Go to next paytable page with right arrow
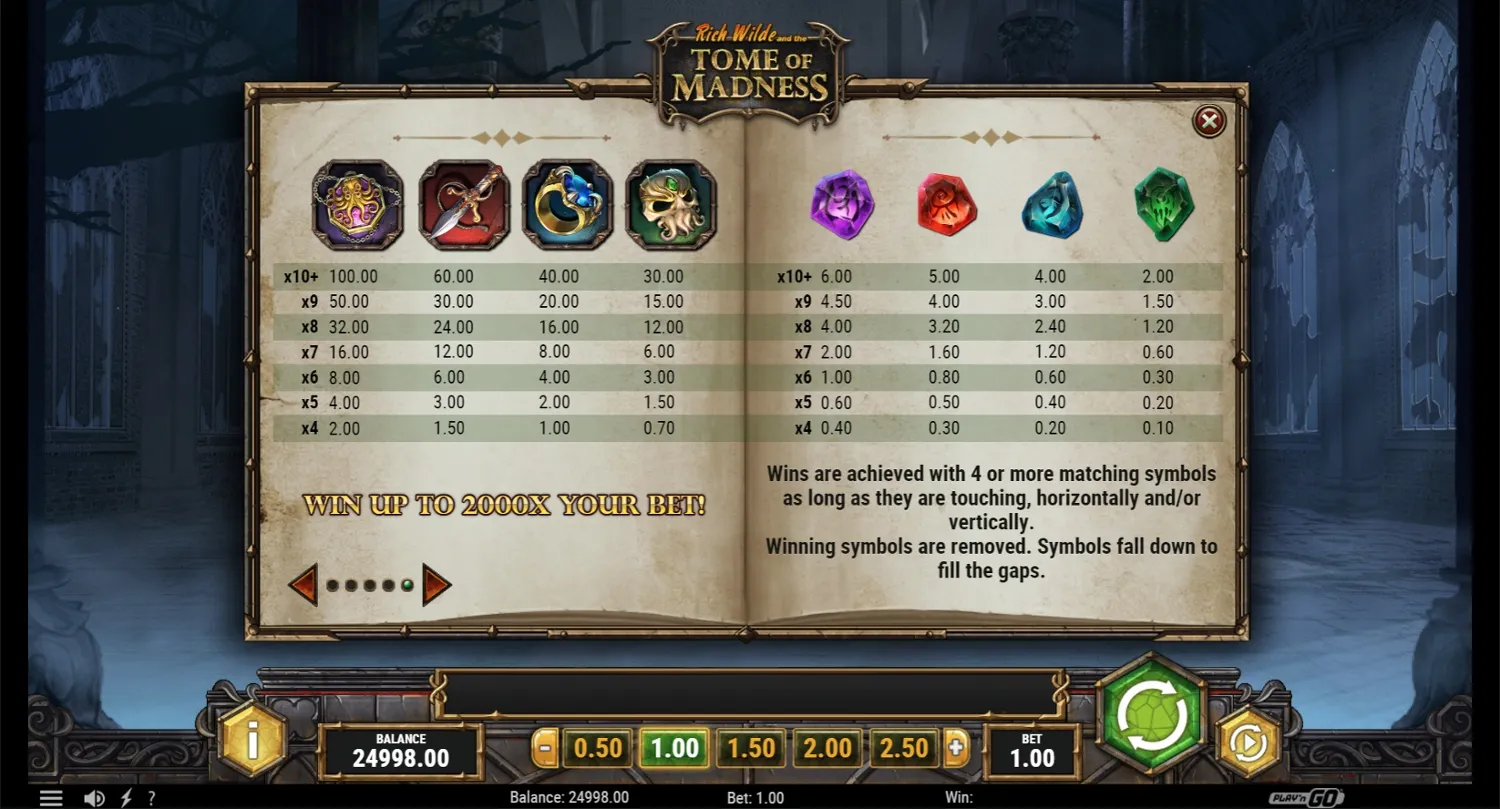Viewport: 1500px width, 809px height. pos(437,583)
